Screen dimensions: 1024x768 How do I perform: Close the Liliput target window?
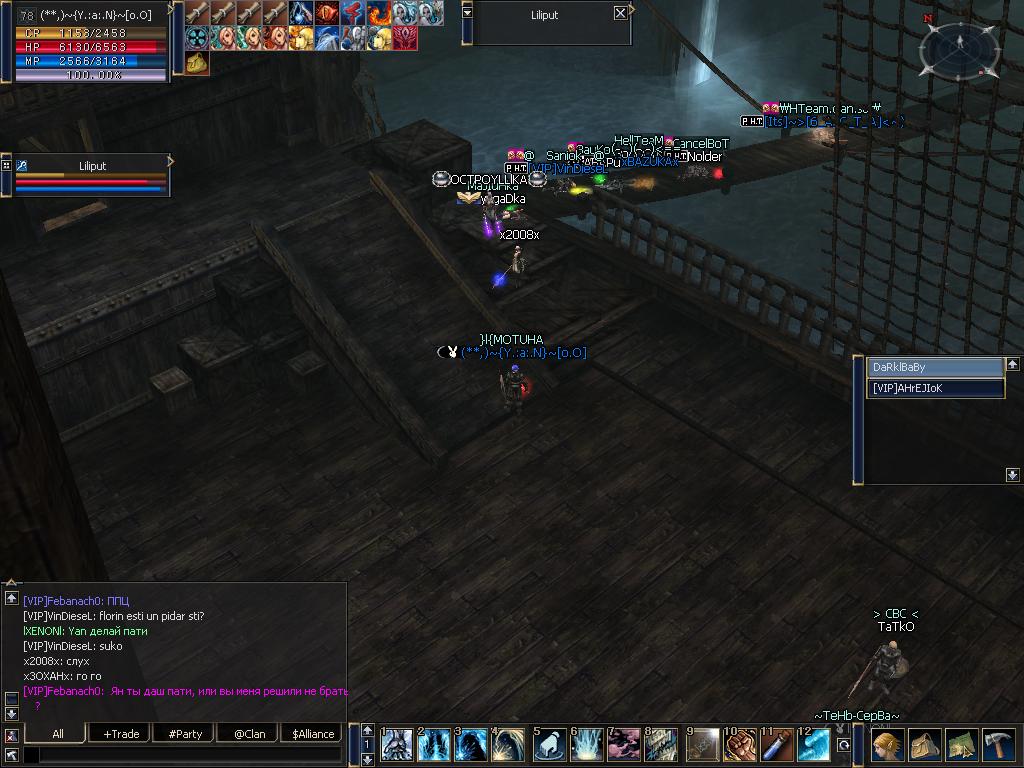(x=620, y=13)
